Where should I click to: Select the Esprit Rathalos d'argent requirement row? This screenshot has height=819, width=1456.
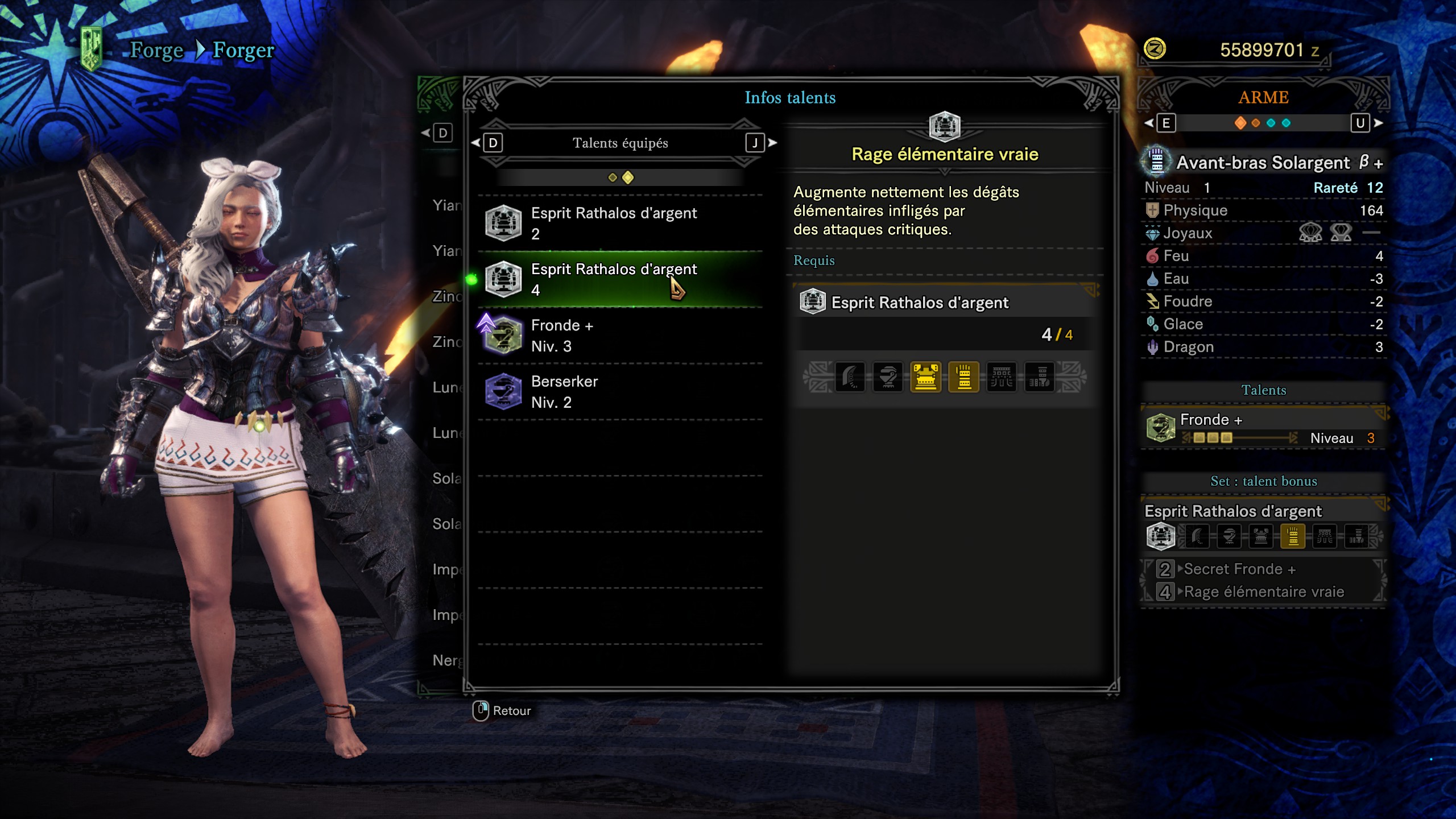[x=944, y=303]
